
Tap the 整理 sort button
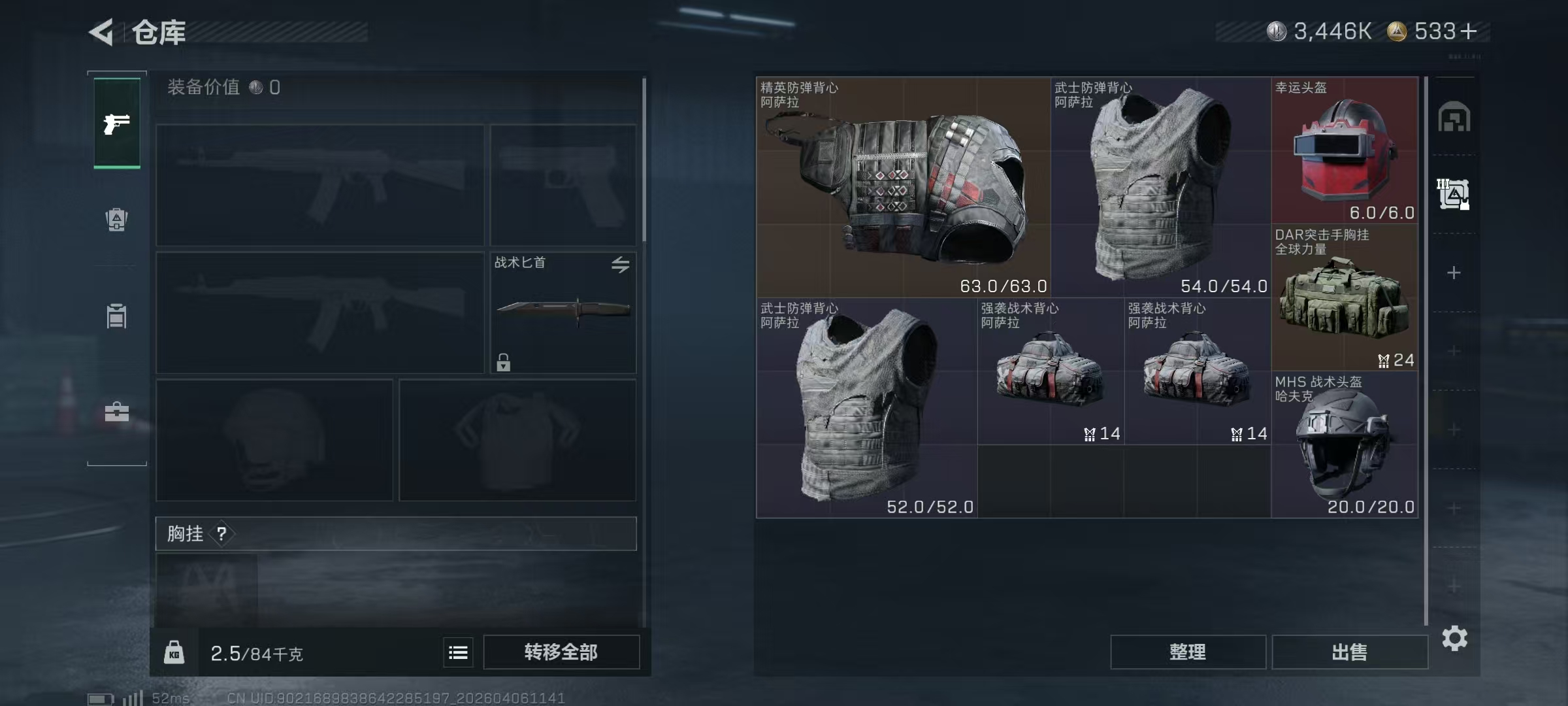pos(1187,652)
